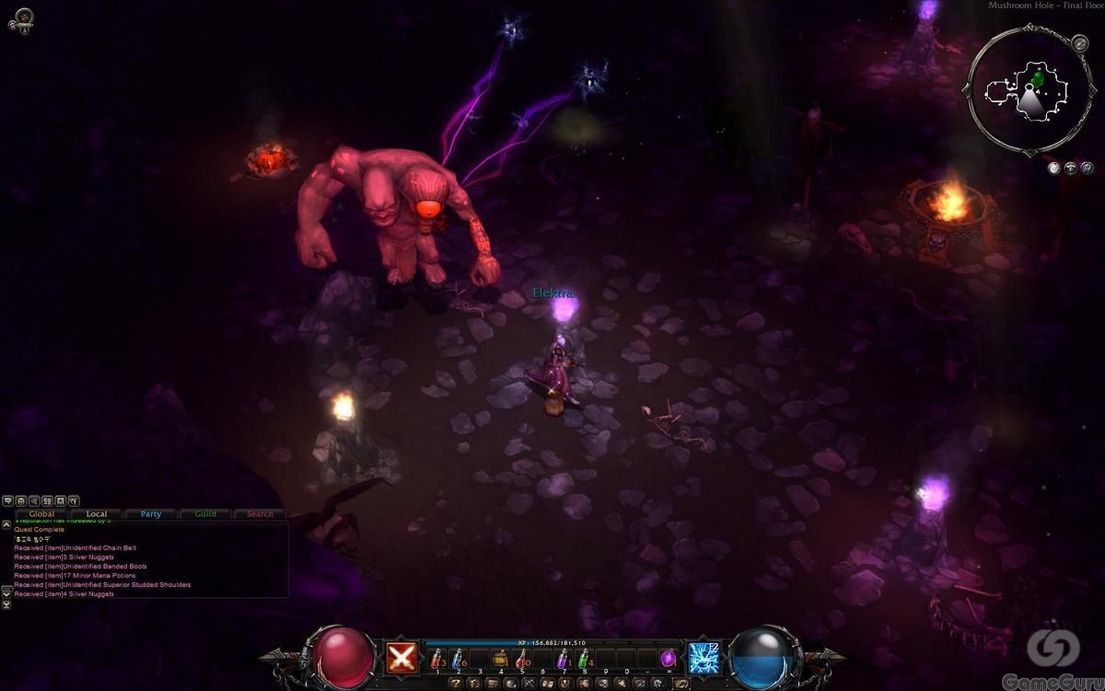The width and height of the screenshot is (1105, 691).
Task: Click the round button on the minimap's top-right rim
Action: 1079,43
